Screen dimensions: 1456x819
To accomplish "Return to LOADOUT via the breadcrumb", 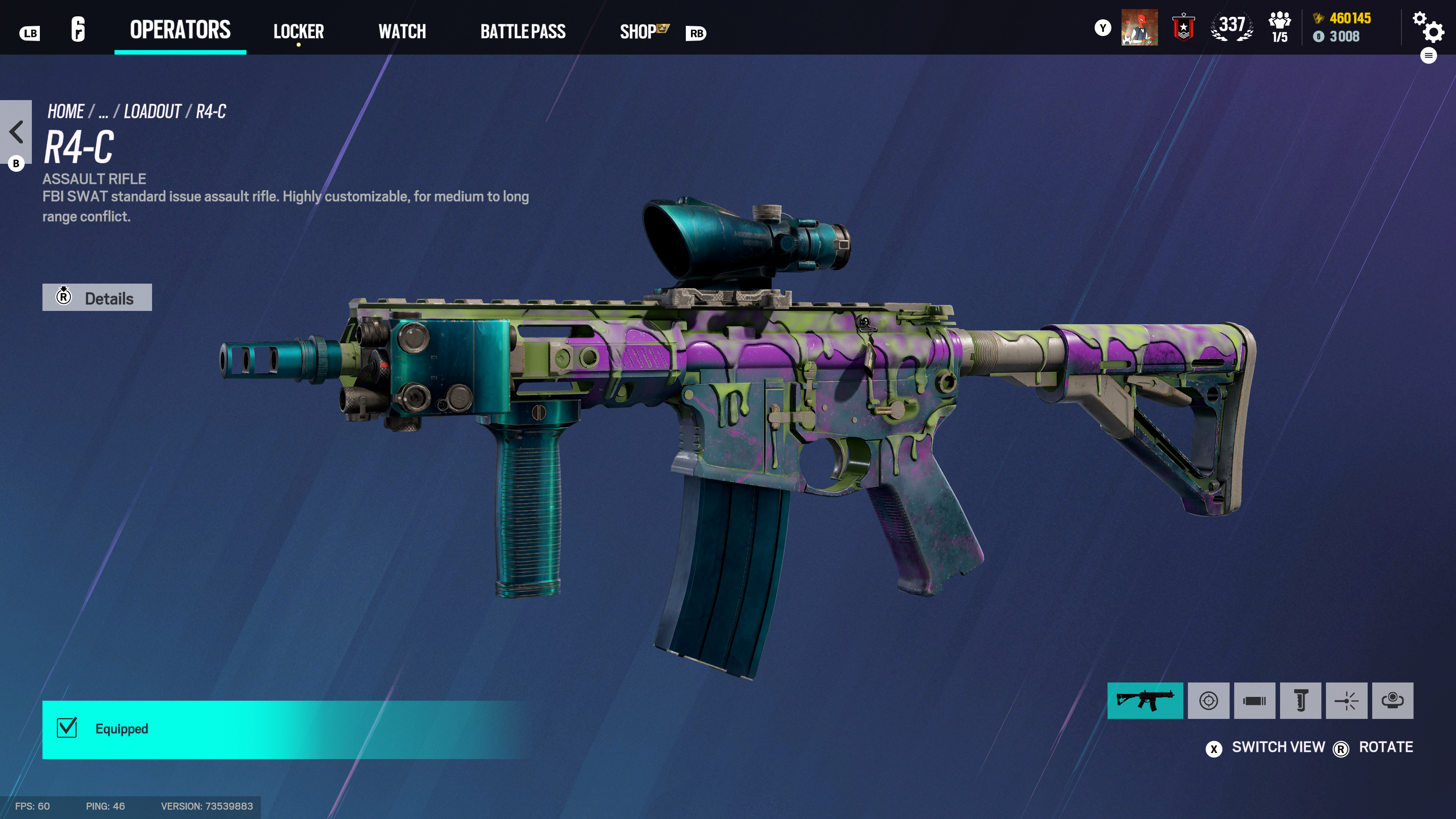I will 152,111.
